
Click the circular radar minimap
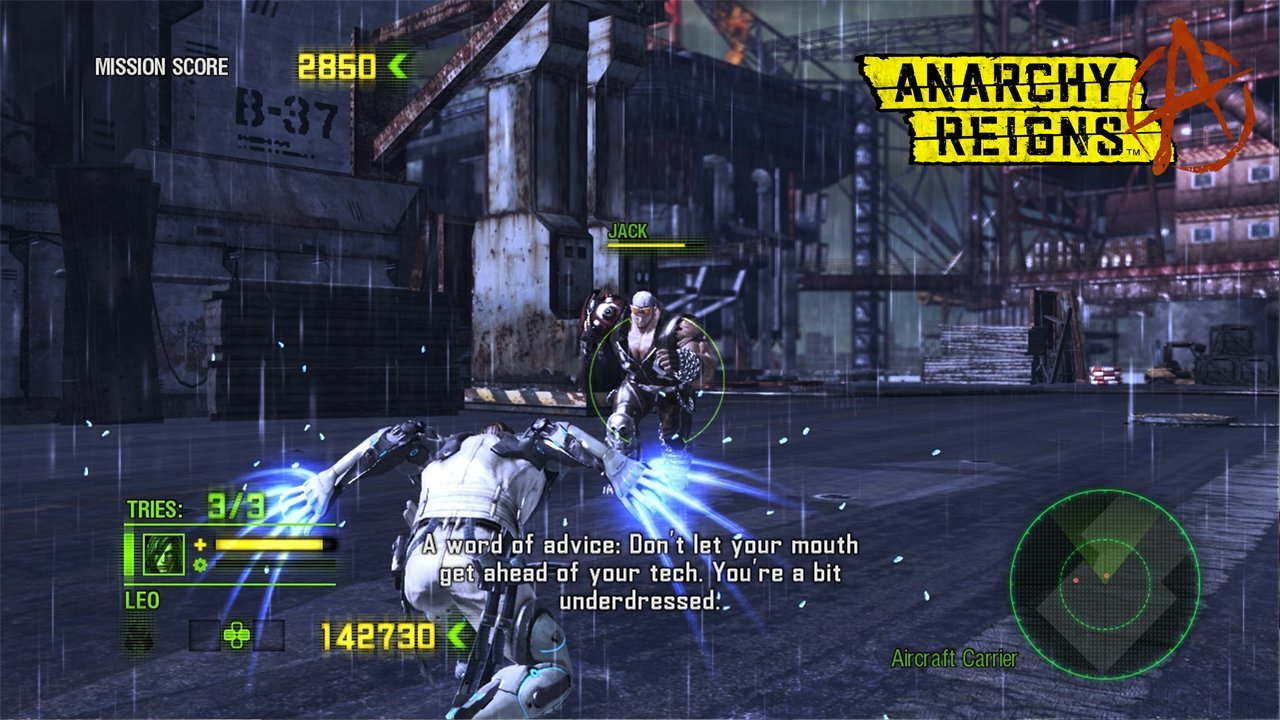tap(1104, 584)
